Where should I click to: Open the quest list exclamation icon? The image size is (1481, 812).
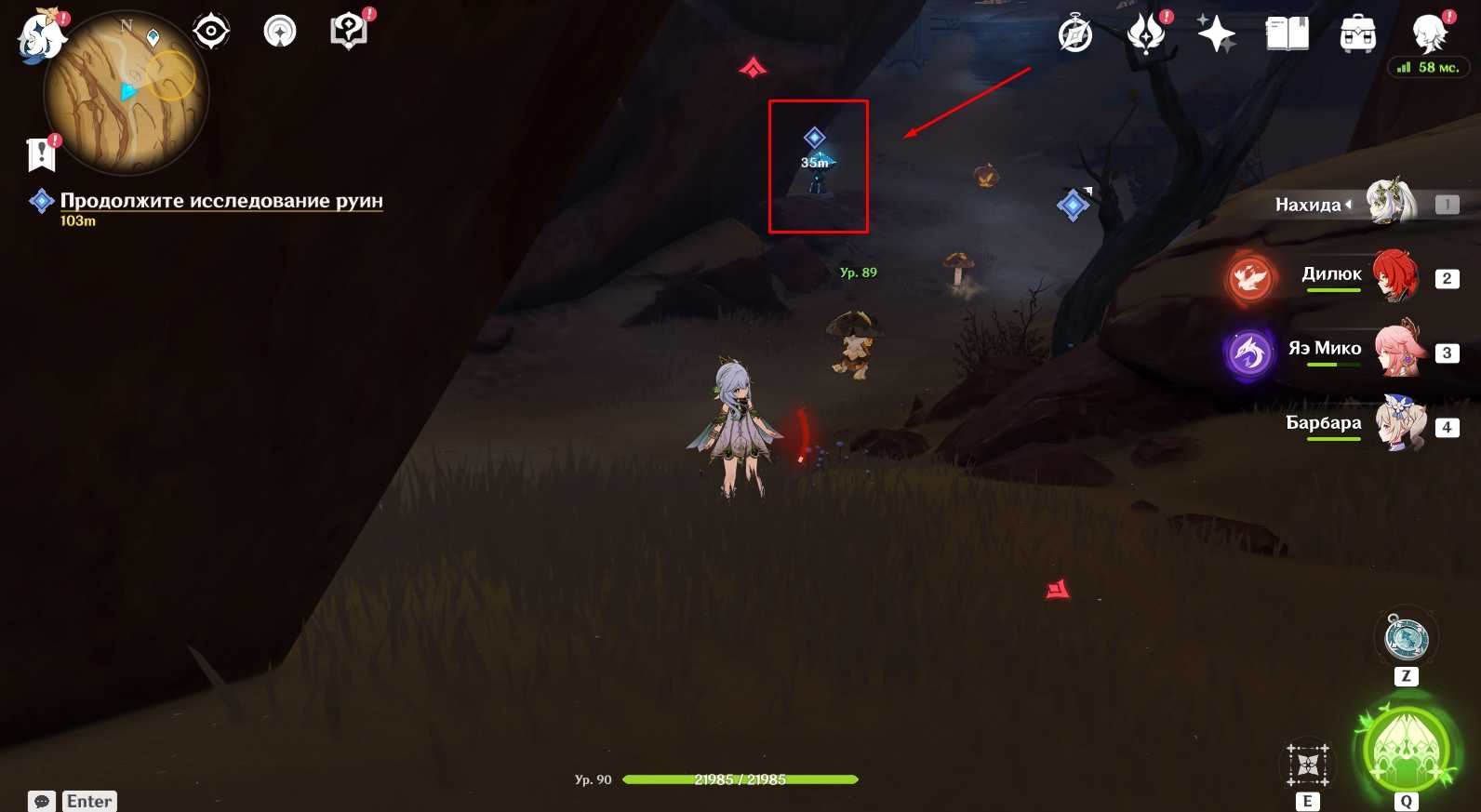click(42, 154)
